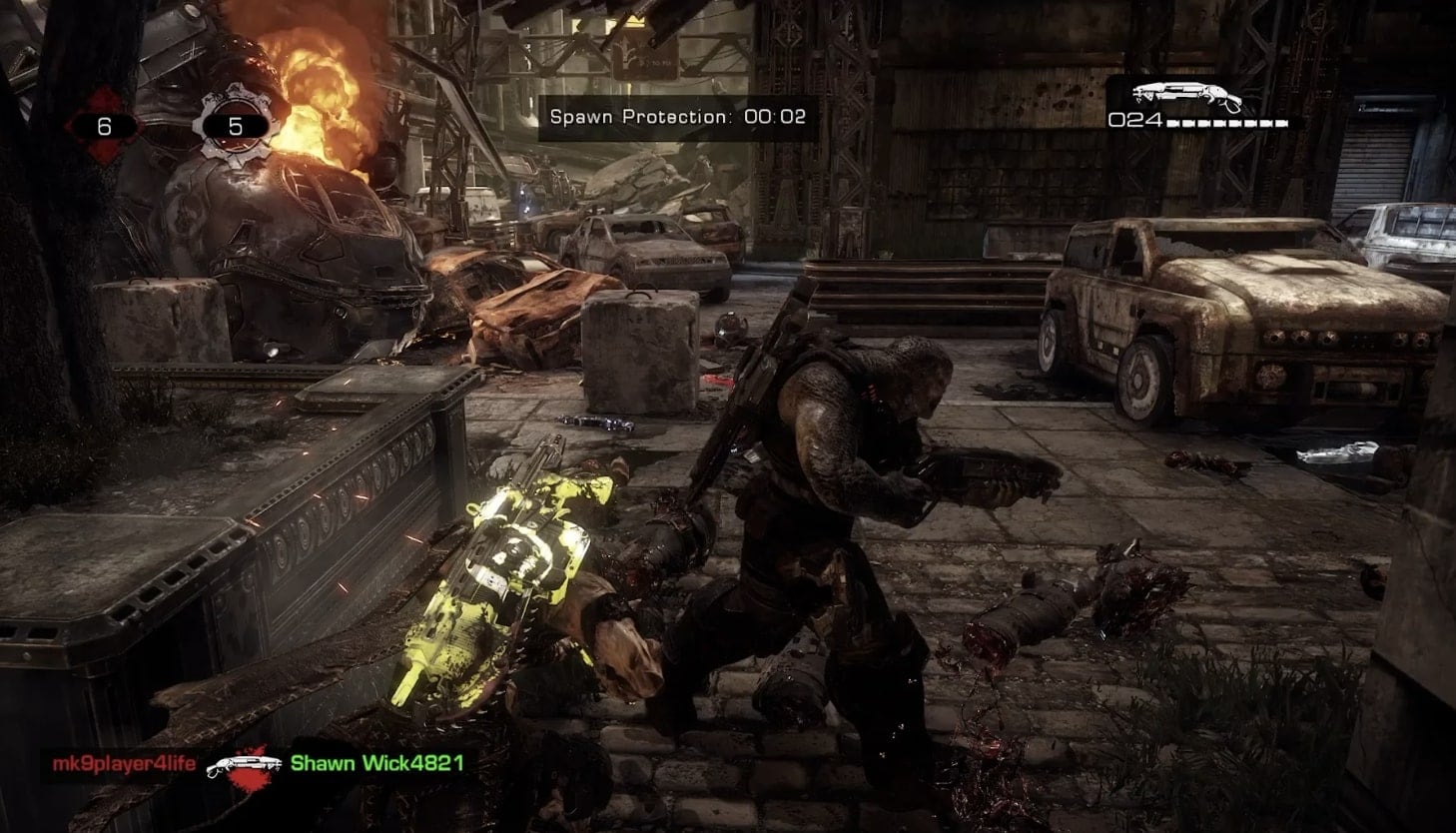Select Shawn Wick4821 in the kill feed
The height and width of the screenshot is (833, 1456).
[x=376, y=764]
